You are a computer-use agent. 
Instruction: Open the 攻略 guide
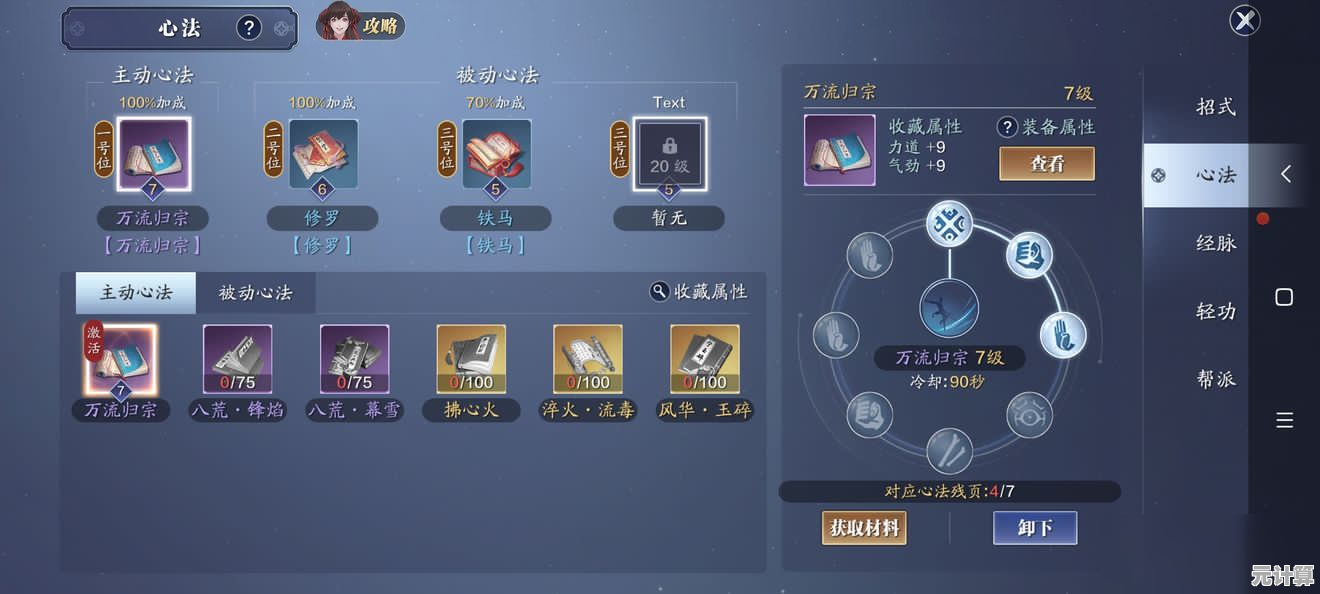pyautogui.click(x=361, y=24)
